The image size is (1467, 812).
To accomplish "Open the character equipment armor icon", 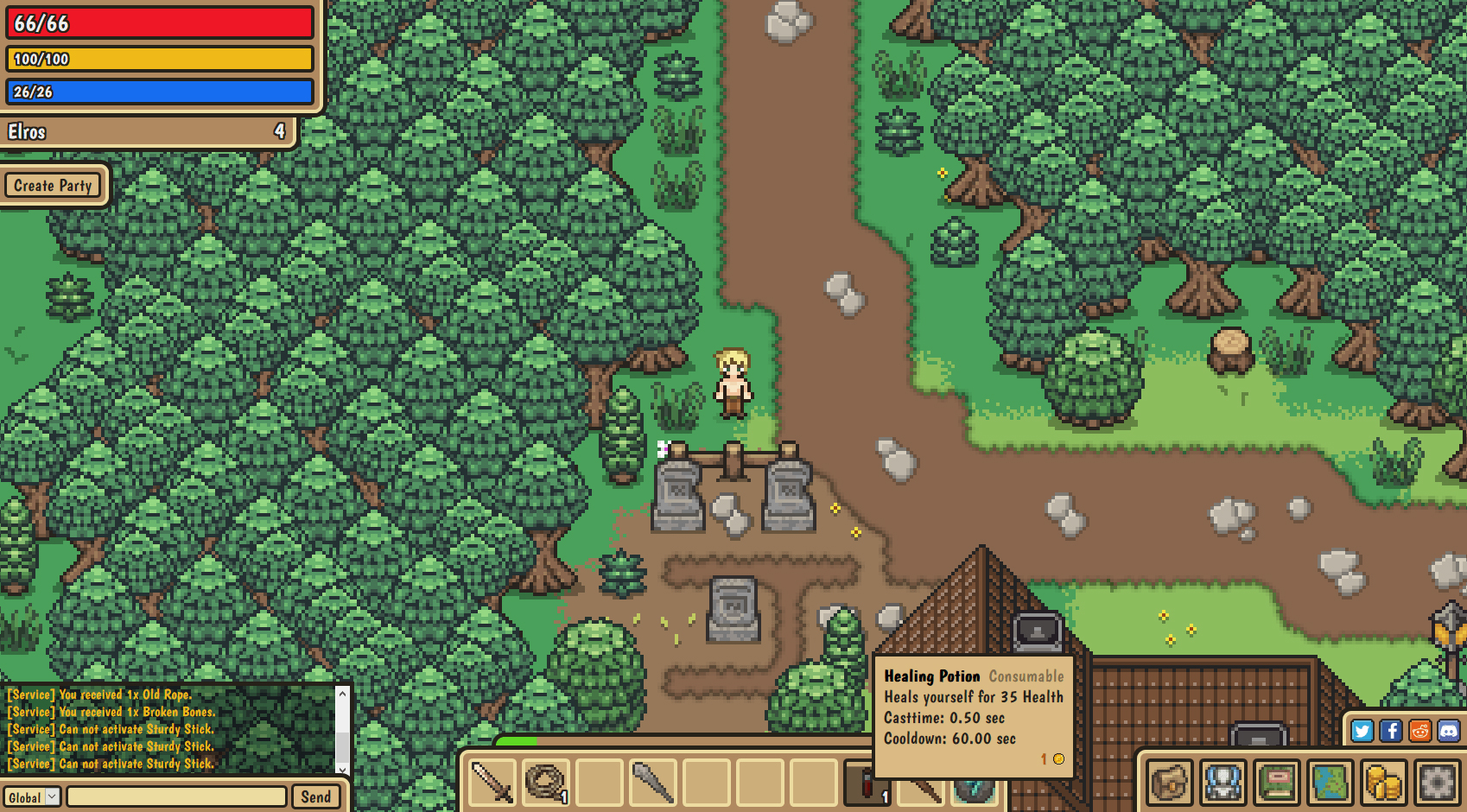I will click(1223, 783).
